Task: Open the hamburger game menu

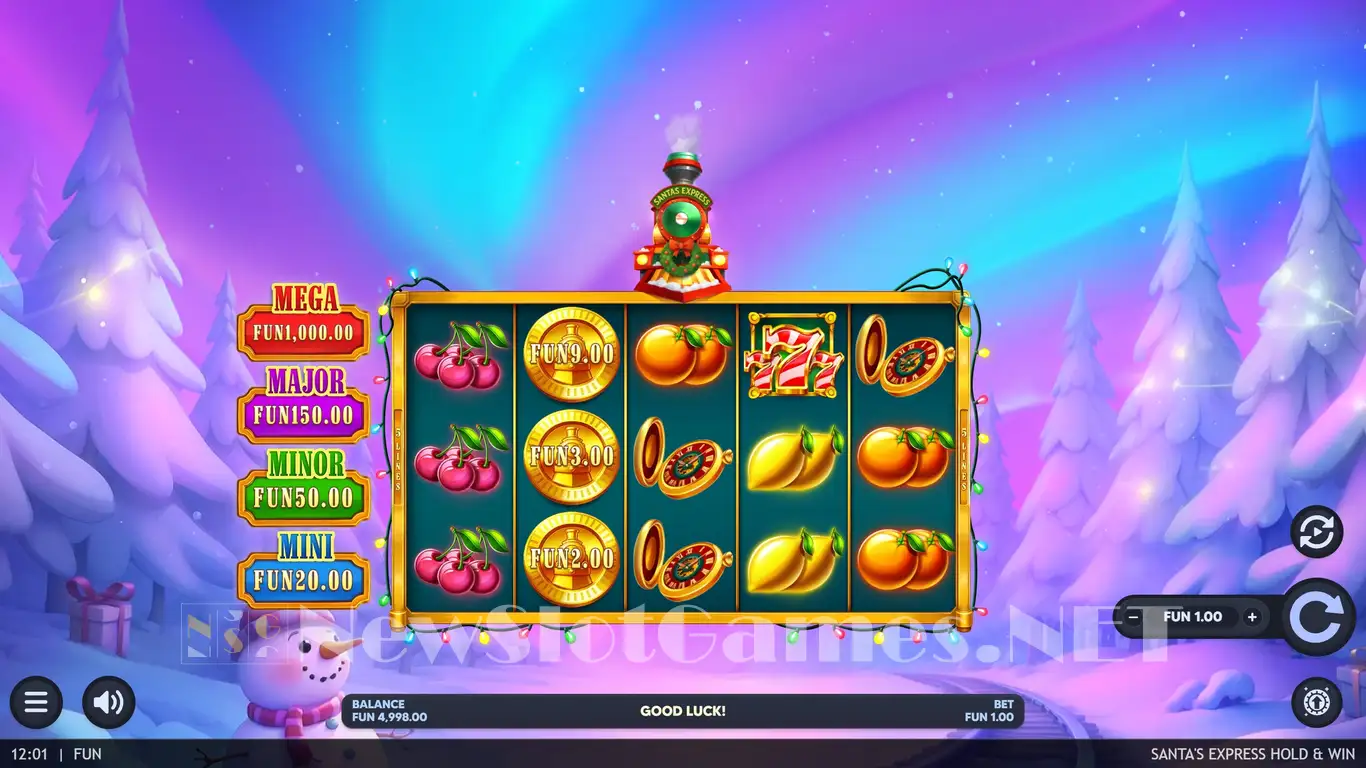Action: [36, 702]
